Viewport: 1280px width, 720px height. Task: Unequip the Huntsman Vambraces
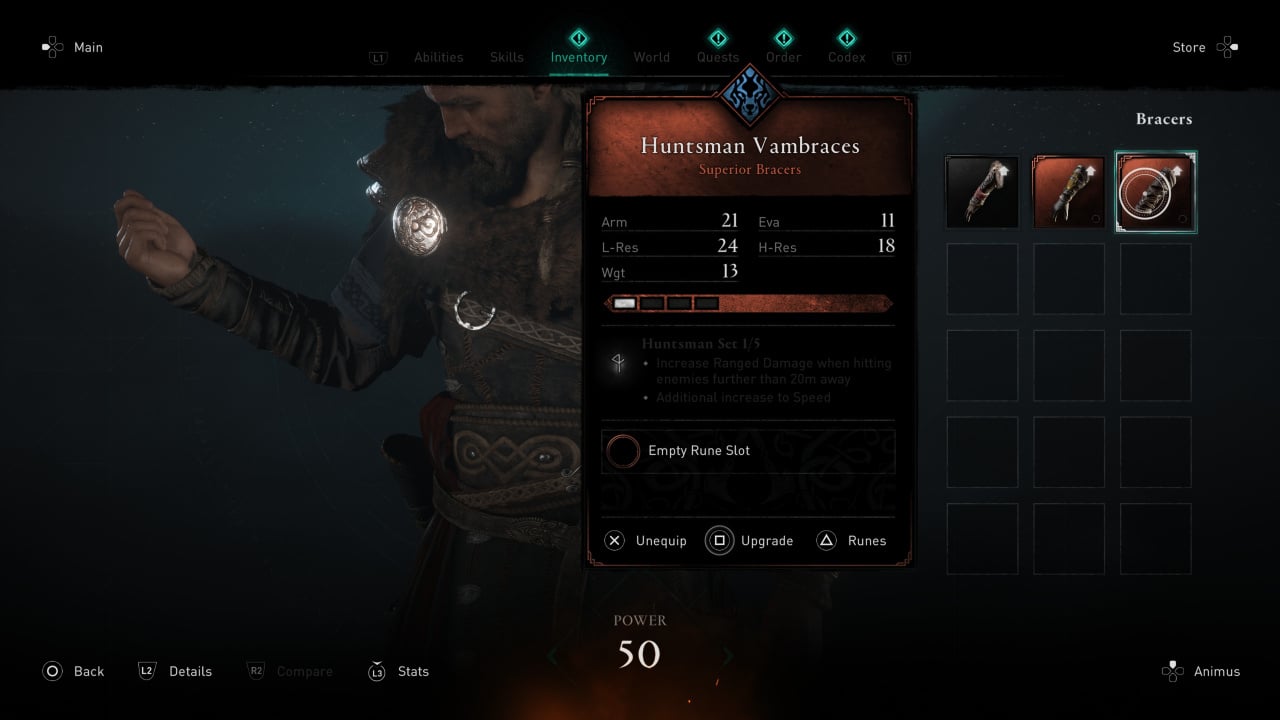click(647, 541)
